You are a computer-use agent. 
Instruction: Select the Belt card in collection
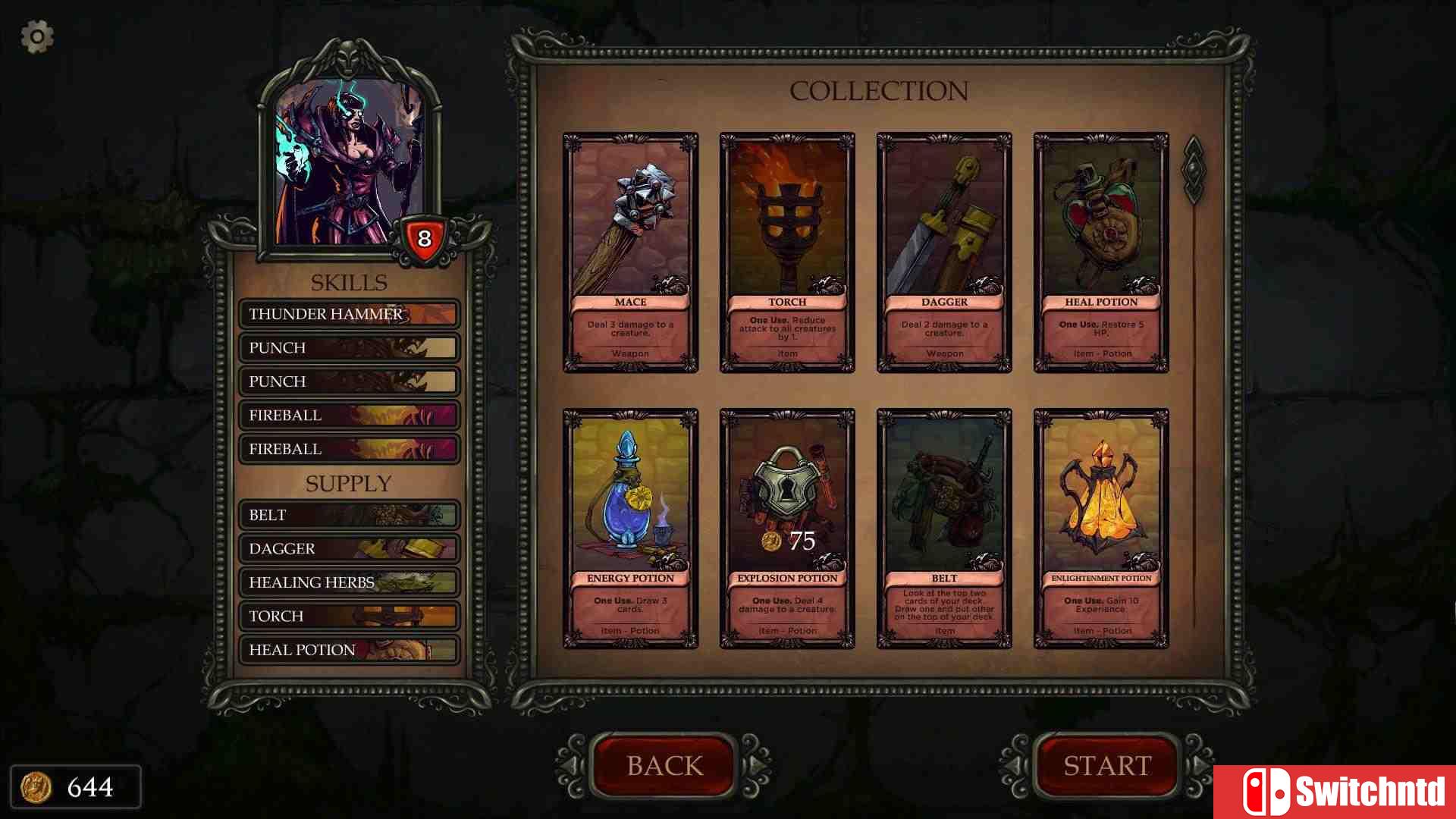[x=944, y=529]
